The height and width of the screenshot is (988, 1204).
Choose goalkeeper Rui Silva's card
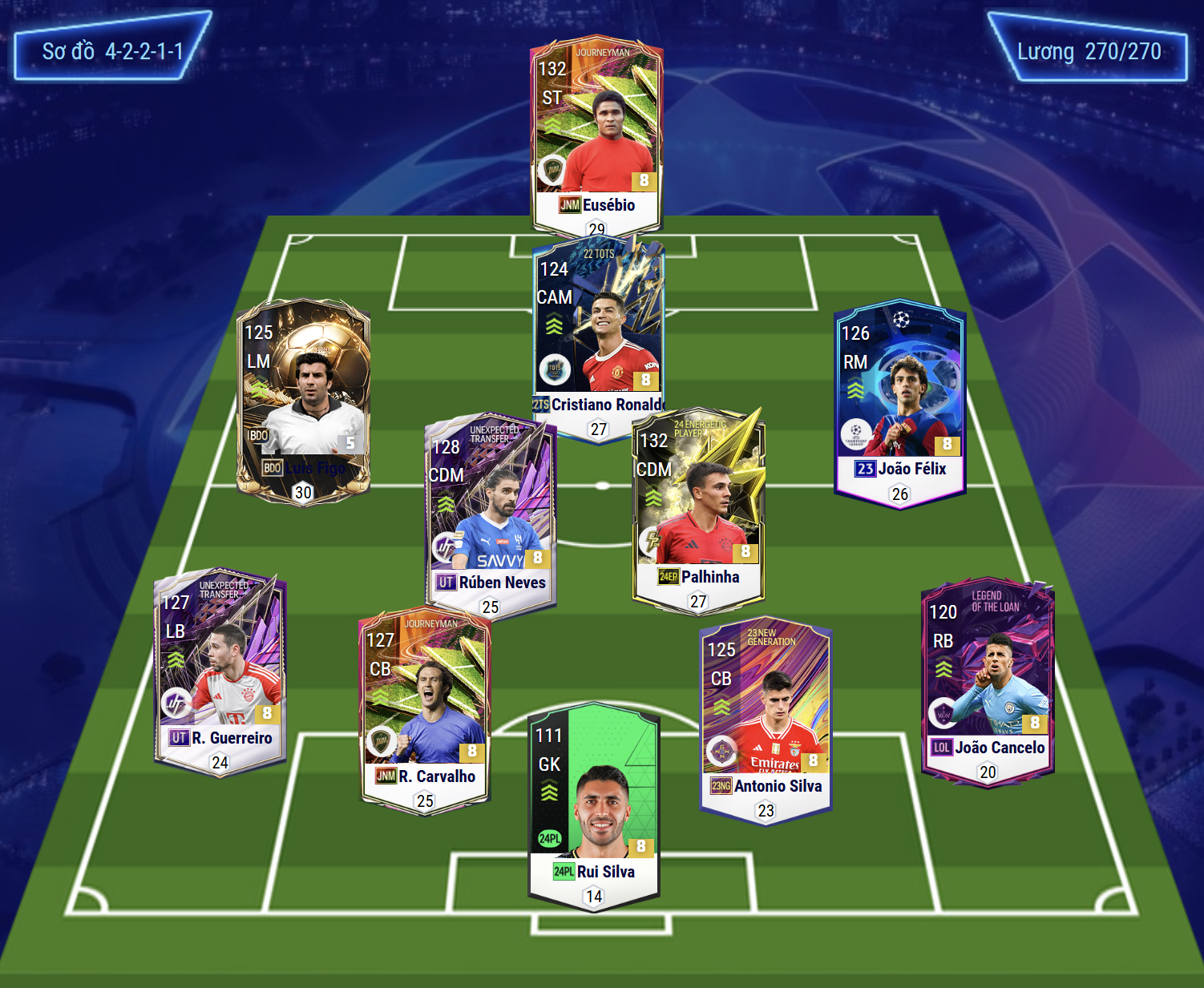pyautogui.click(x=593, y=803)
